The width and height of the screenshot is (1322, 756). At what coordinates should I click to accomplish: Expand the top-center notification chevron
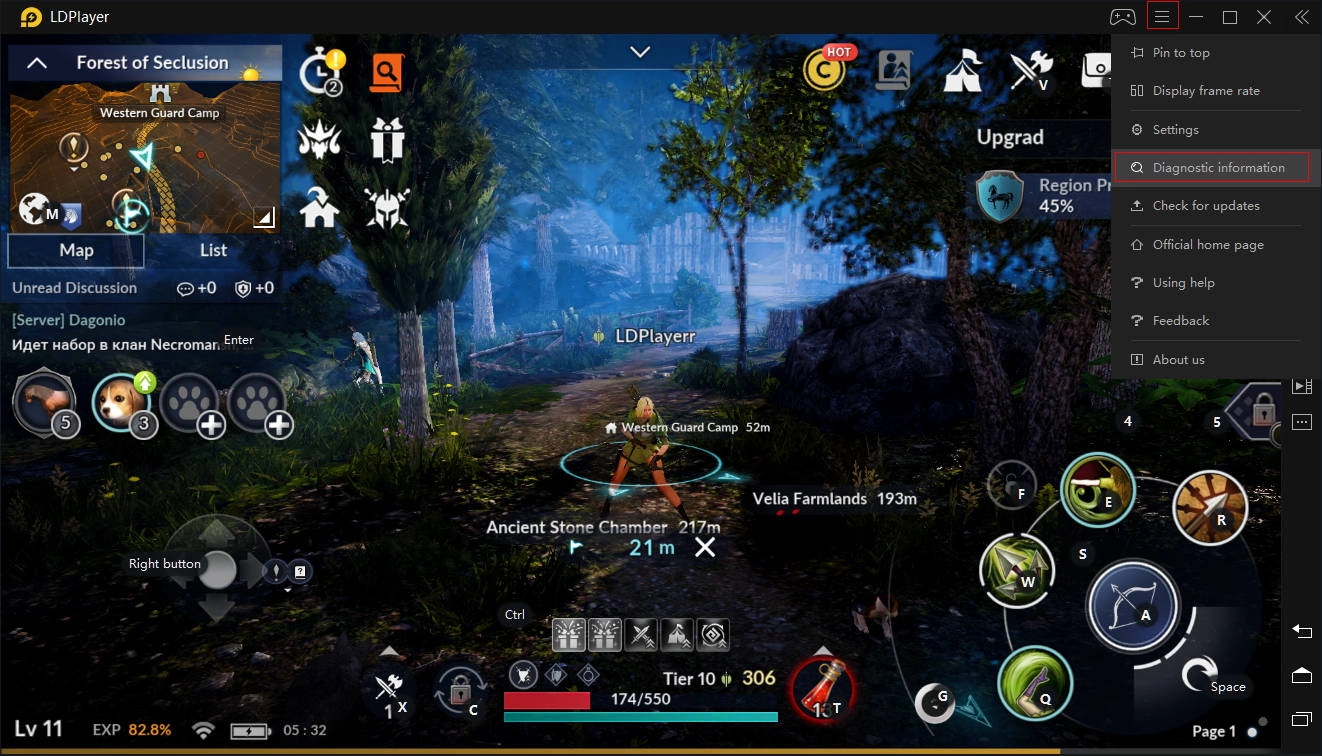point(640,50)
